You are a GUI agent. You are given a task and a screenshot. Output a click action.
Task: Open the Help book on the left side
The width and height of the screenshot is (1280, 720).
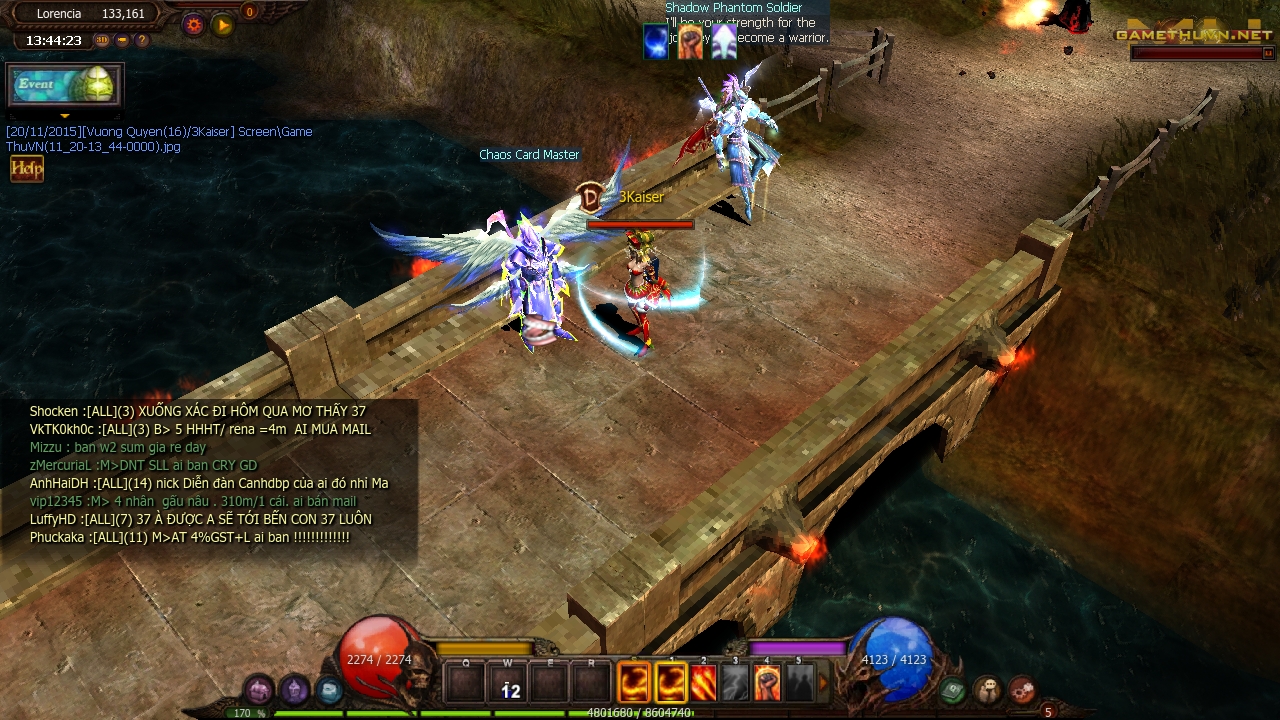click(26, 168)
